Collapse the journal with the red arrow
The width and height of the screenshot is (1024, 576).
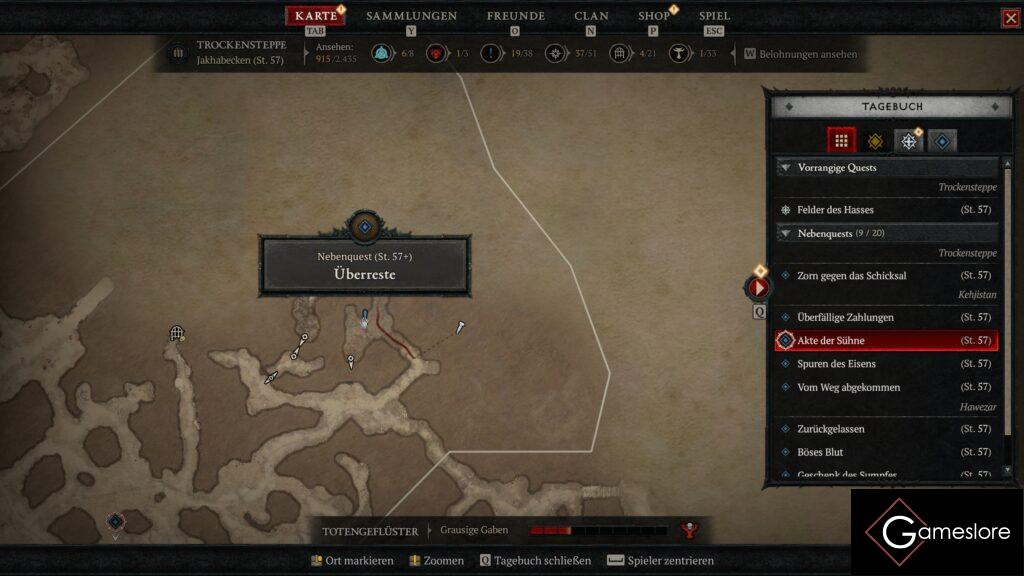(757, 288)
